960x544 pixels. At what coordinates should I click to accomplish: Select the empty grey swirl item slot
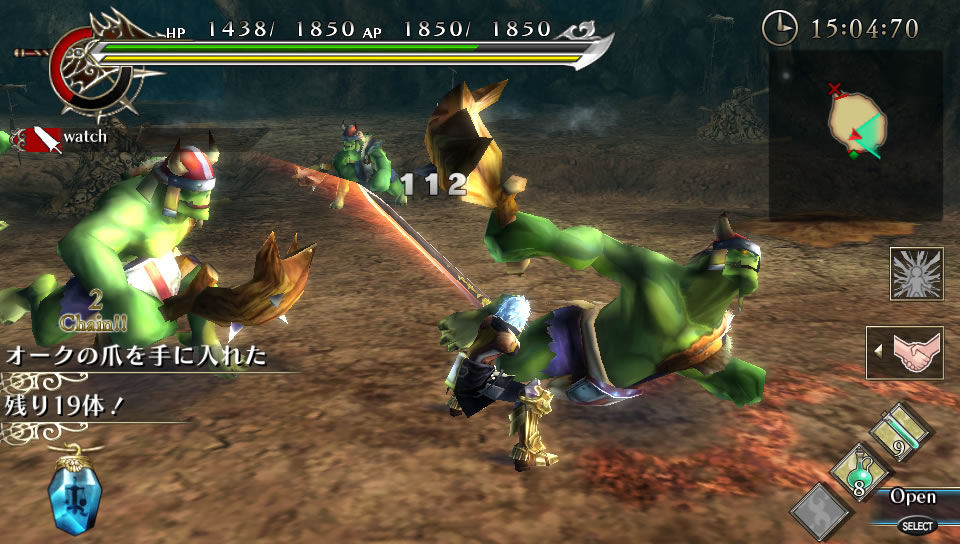(821, 511)
